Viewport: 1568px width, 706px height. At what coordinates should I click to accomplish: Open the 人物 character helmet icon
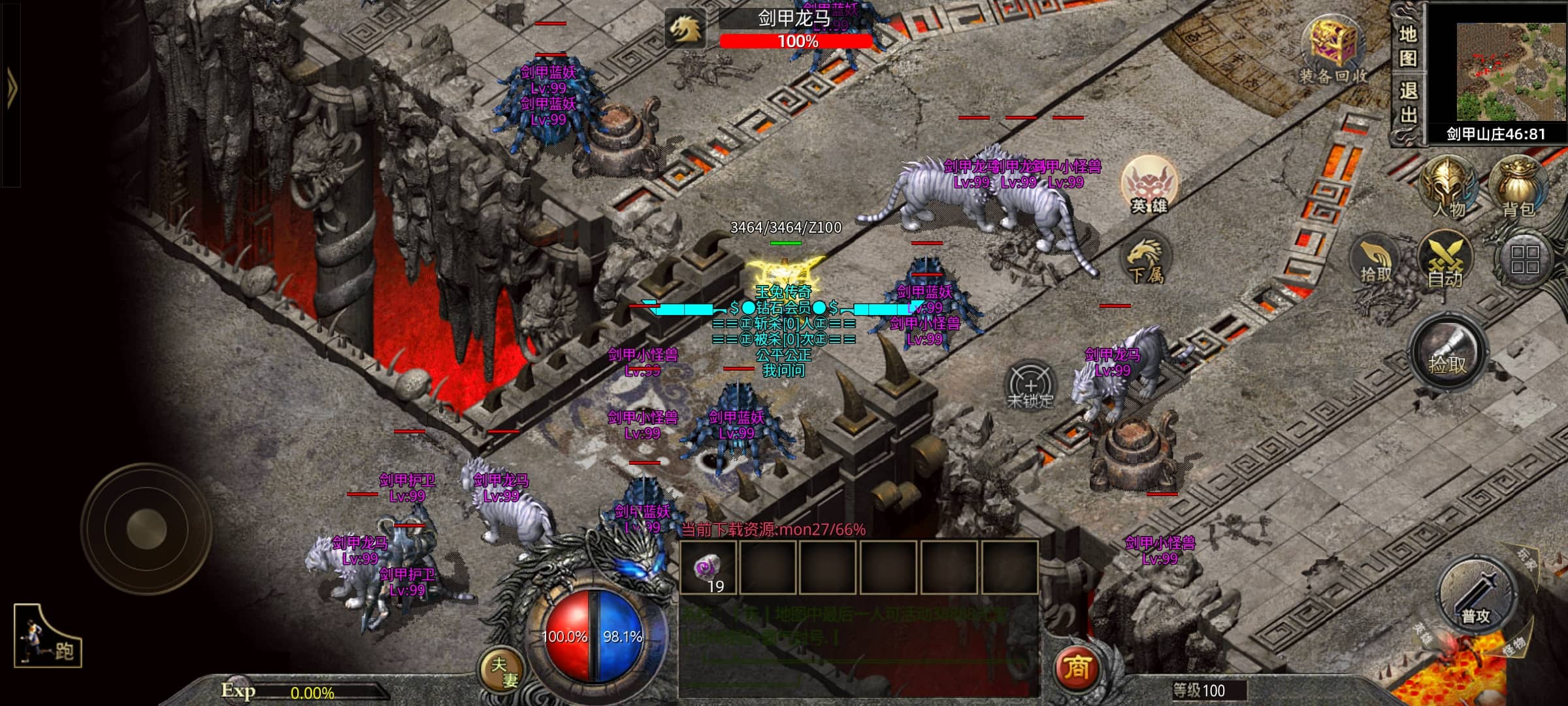pyautogui.click(x=1448, y=187)
